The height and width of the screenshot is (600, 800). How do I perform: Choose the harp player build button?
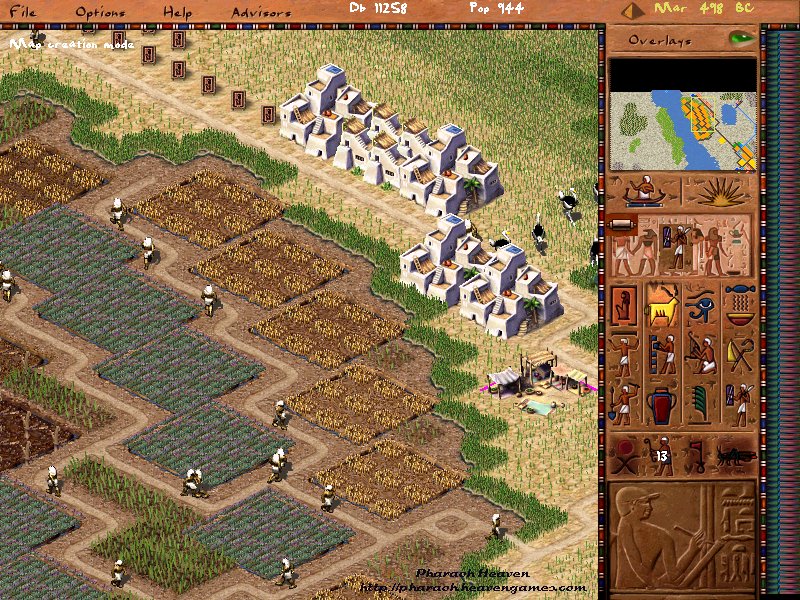point(701,355)
